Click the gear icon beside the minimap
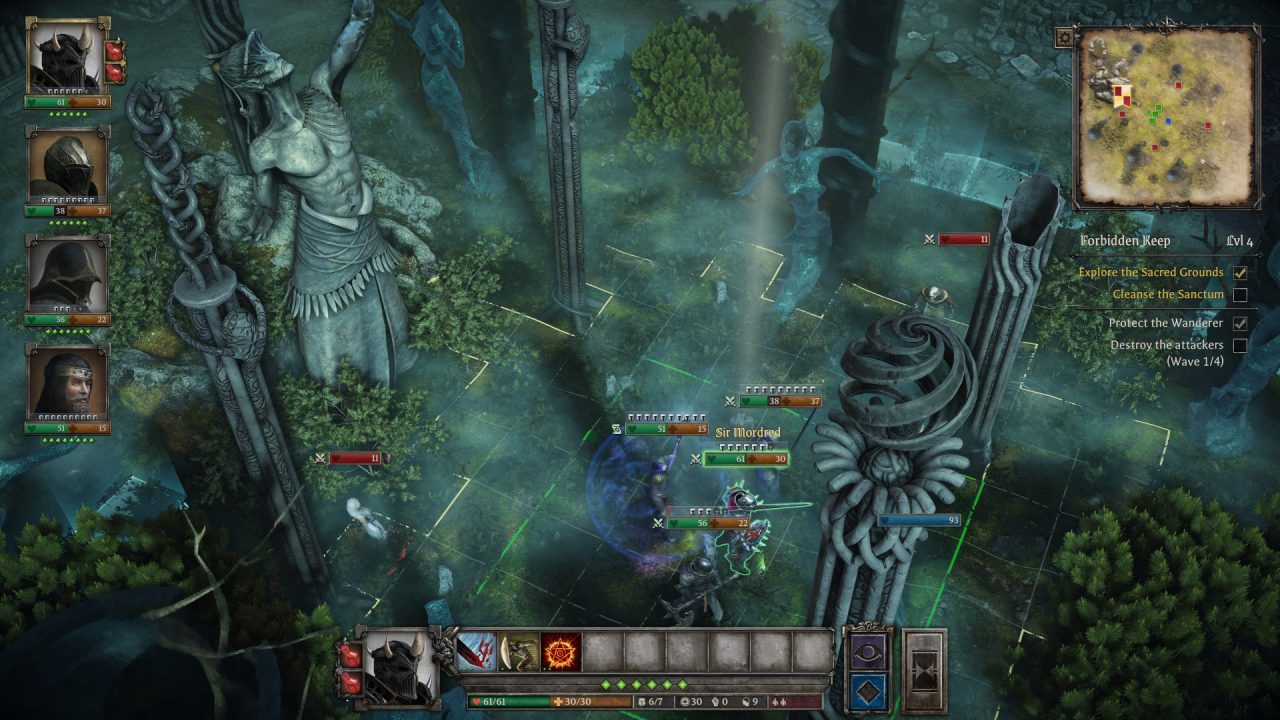This screenshot has width=1280, height=720. pyautogui.click(x=1065, y=38)
